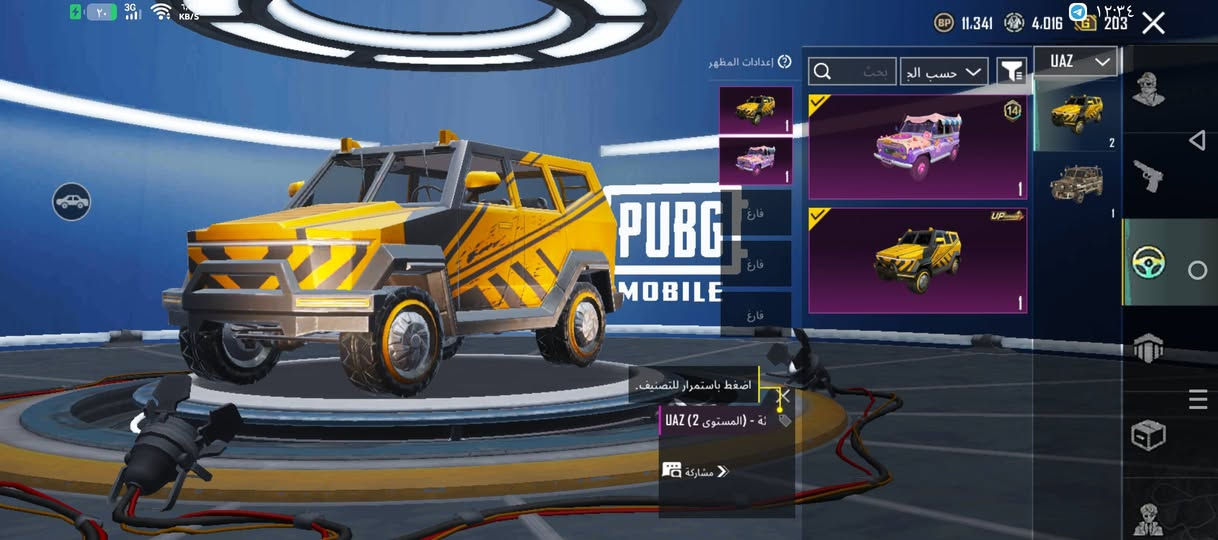This screenshot has width=1218, height=540.
Task: Click the appearance settings help icon
Action: pos(785,62)
